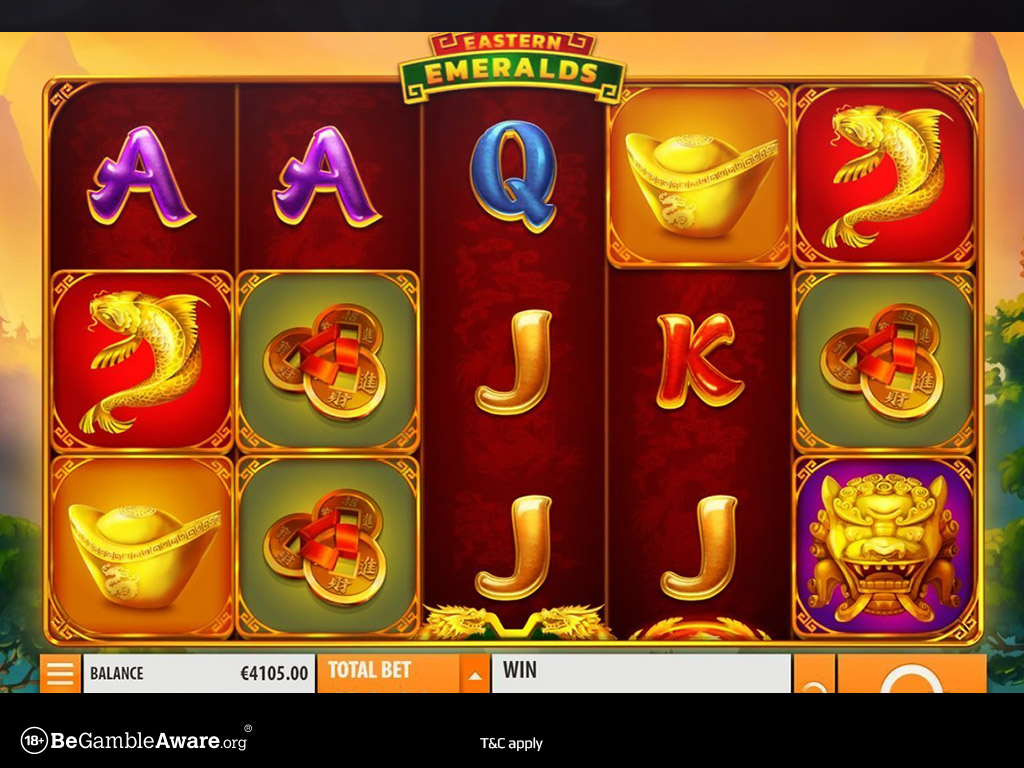
Task: Visit the BeGambleAware.org link
Action: 135,741
